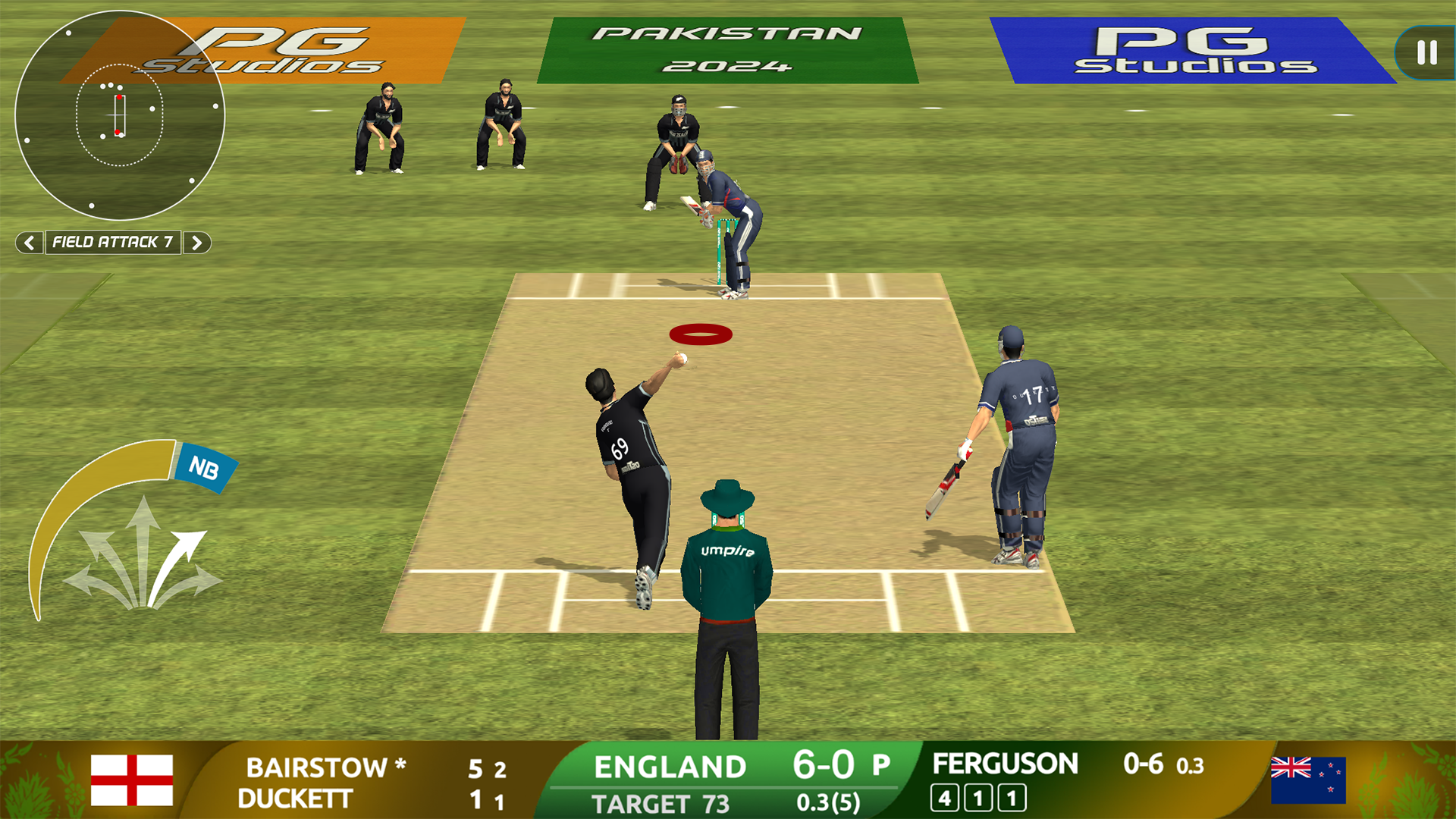This screenshot has height=819, width=1456.
Task: Click the NB no-ball marker on the meter
Action: [206, 468]
